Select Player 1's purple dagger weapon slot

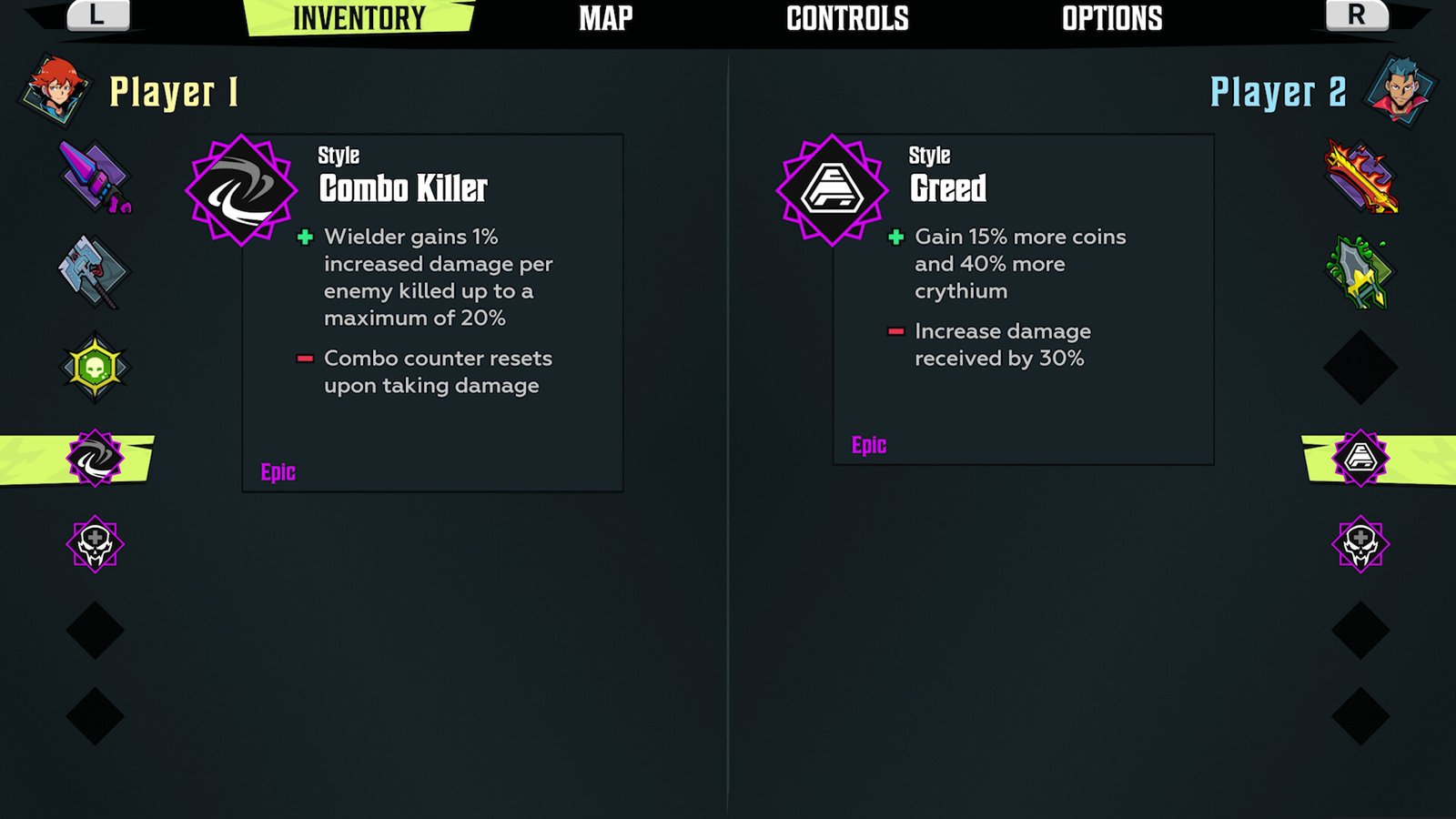click(95, 177)
